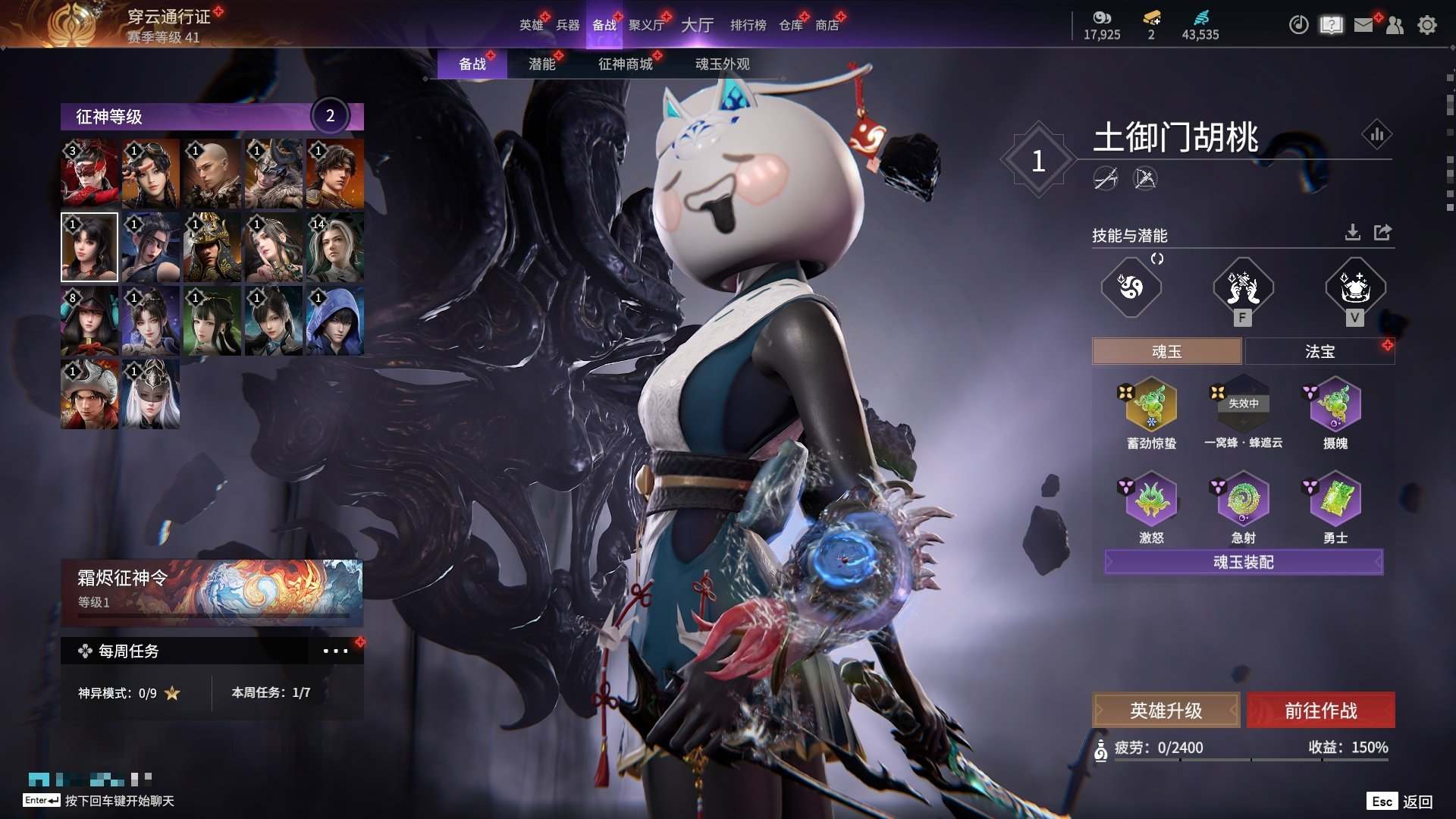1456x819 pixels.
Task: Open the gear settings icon
Action: (x=1427, y=25)
